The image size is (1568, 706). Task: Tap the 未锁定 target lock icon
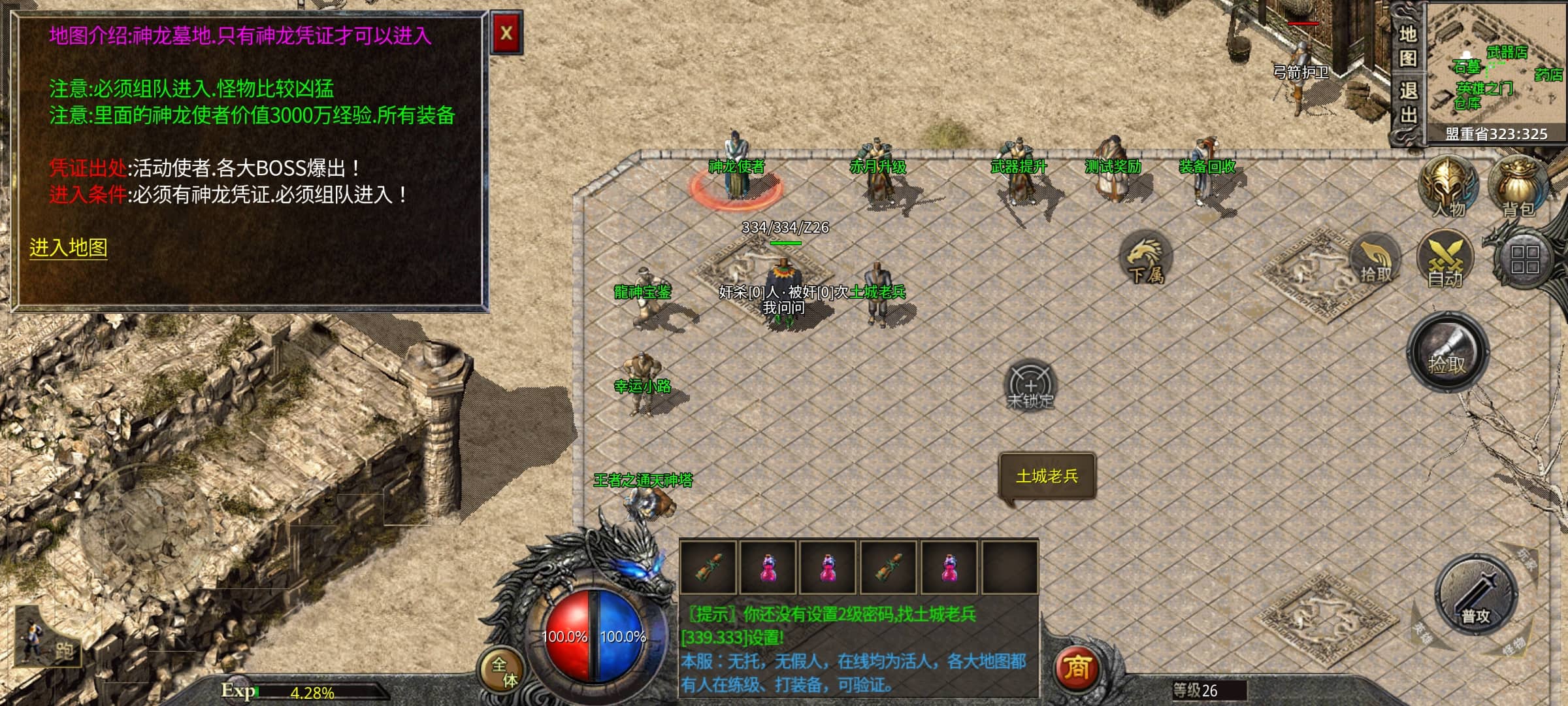[x=1030, y=386]
